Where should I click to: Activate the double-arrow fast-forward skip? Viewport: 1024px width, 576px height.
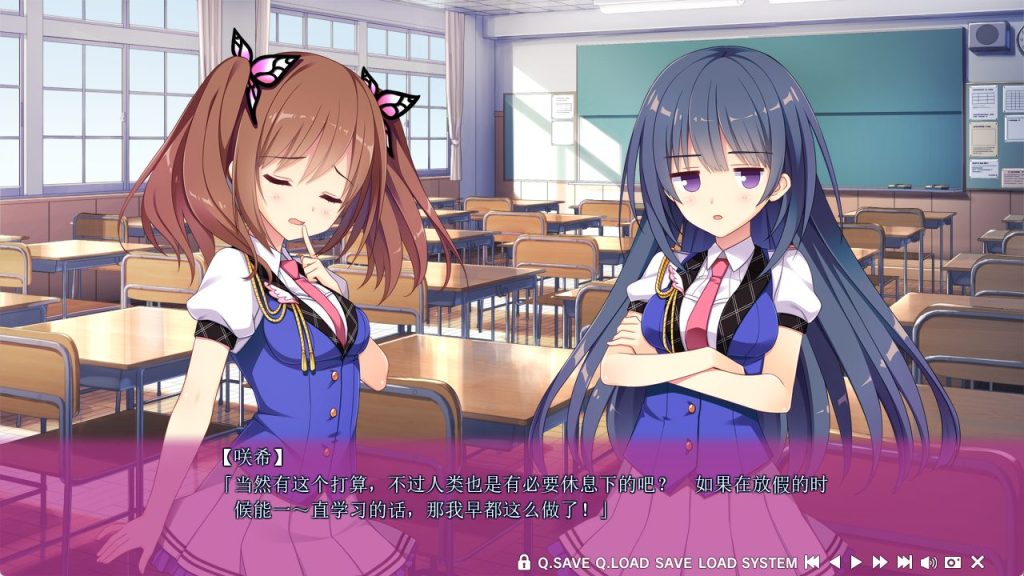pos(880,563)
